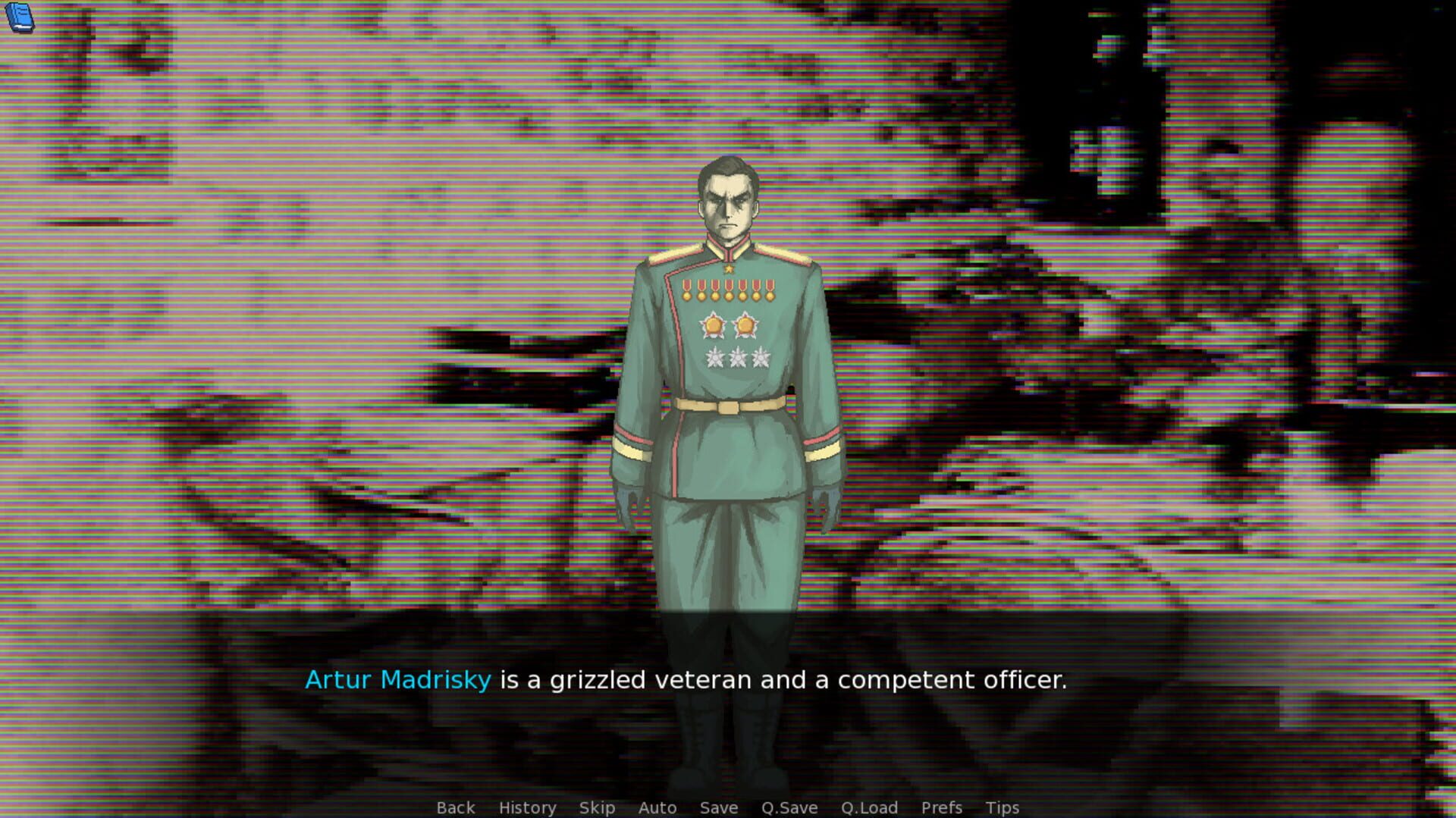This screenshot has height=818, width=1456.
Task: Quick load with Q.Load
Action: [x=869, y=807]
